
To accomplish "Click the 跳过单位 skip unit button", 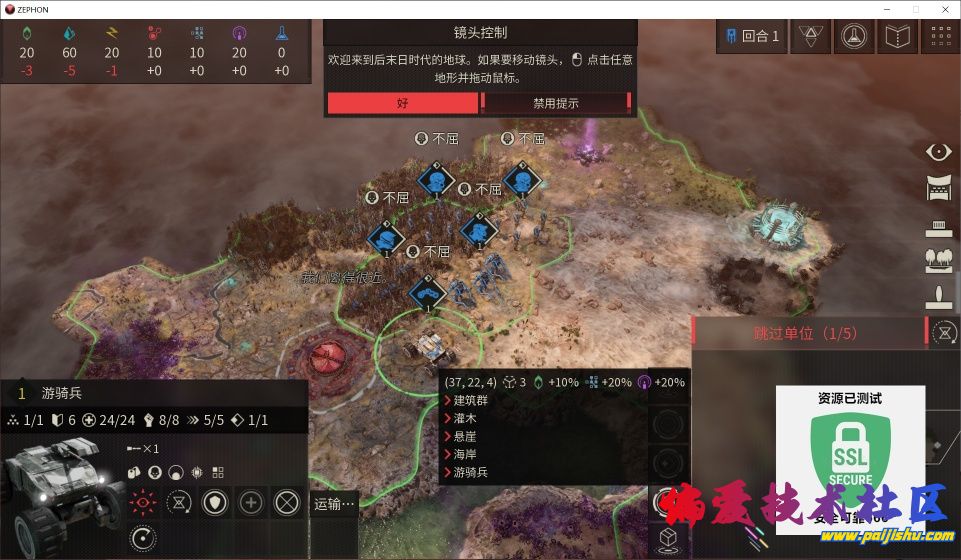I will pos(805,333).
